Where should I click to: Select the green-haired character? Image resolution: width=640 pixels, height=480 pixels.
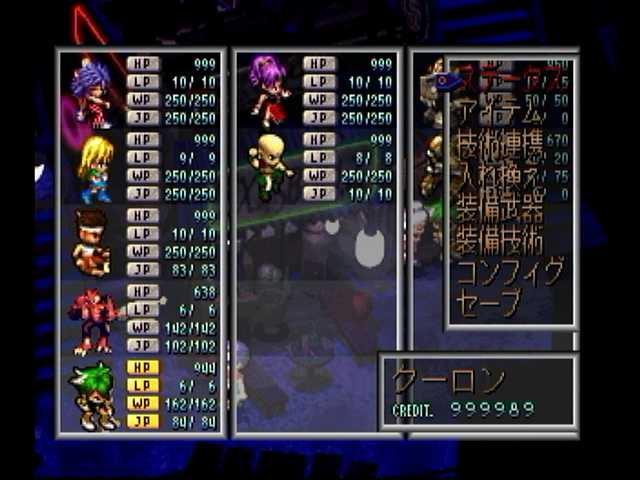coord(91,395)
